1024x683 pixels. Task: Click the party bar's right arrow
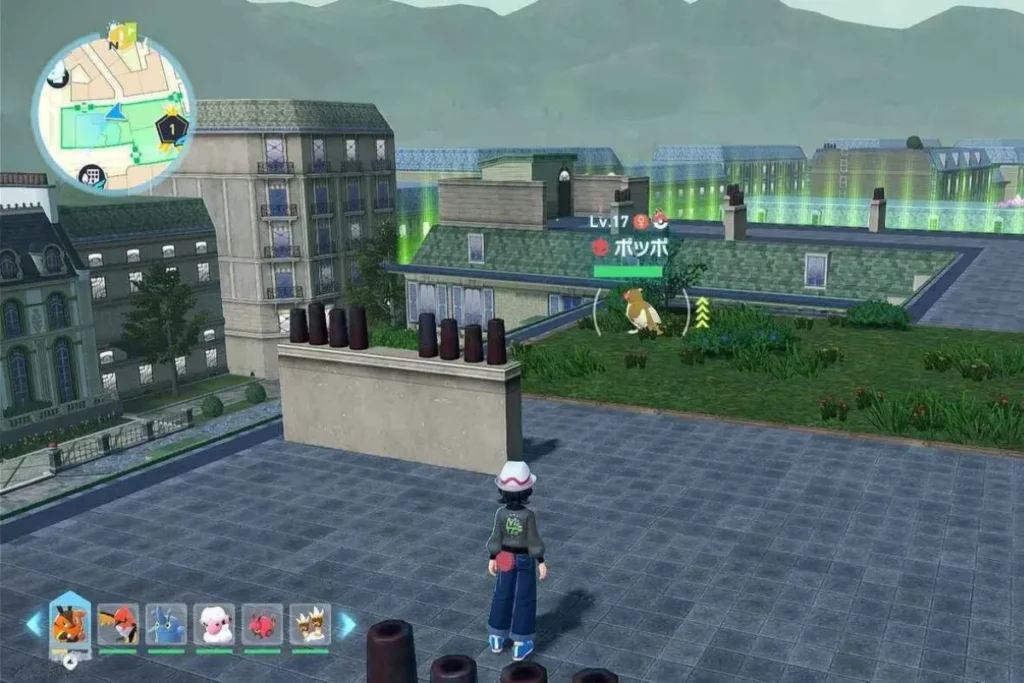(x=346, y=625)
